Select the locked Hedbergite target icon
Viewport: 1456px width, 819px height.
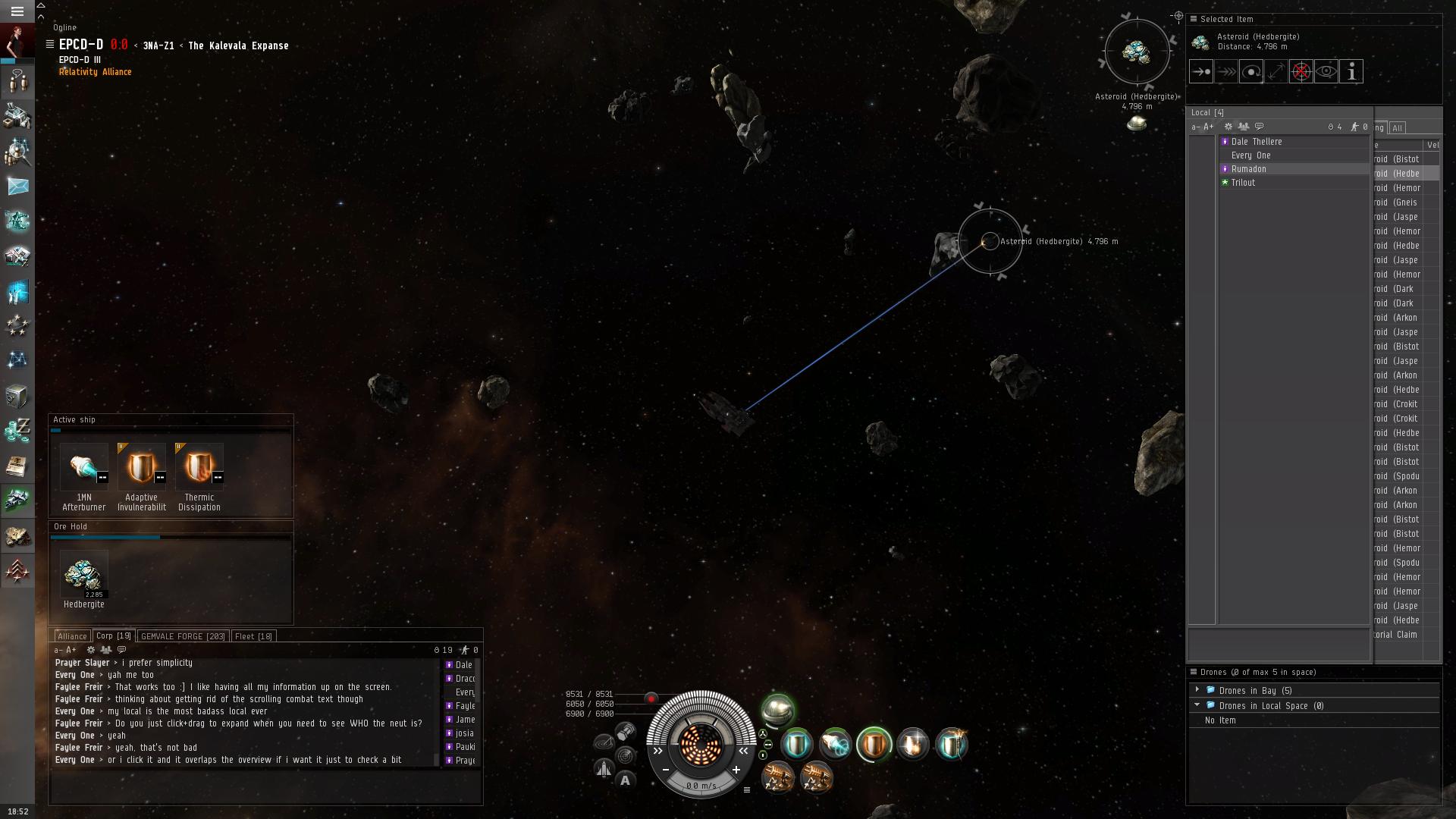click(x=1136, y=52)
